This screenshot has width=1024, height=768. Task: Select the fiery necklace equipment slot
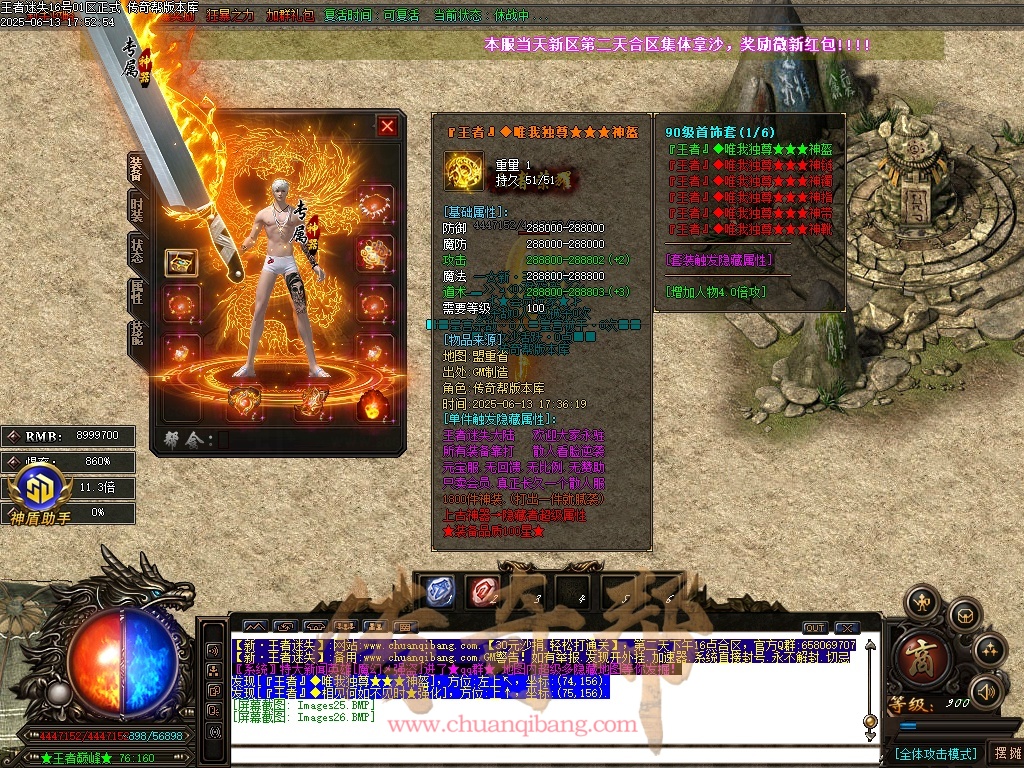tap(374, 208)
